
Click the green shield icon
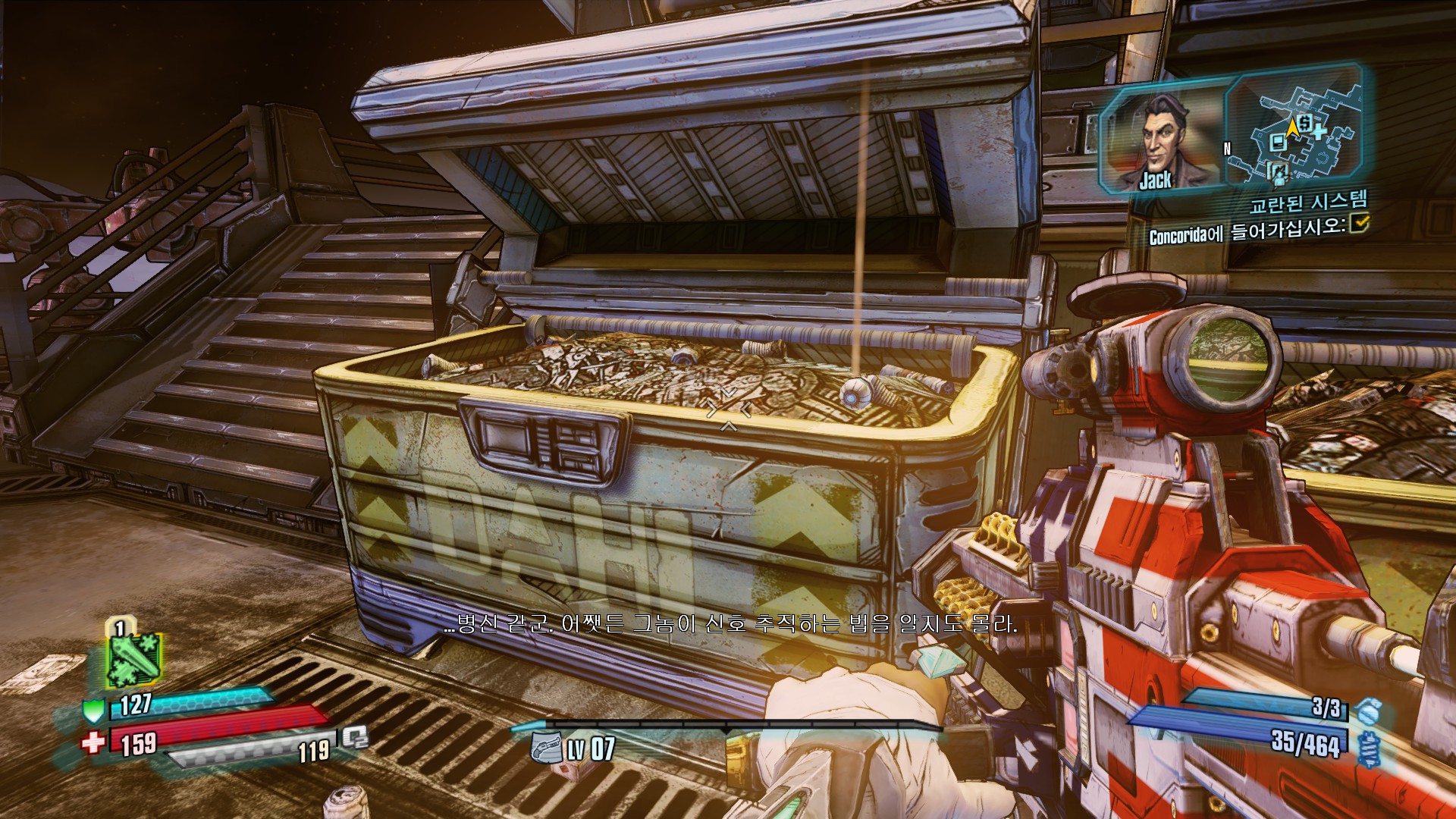point(93,711)
